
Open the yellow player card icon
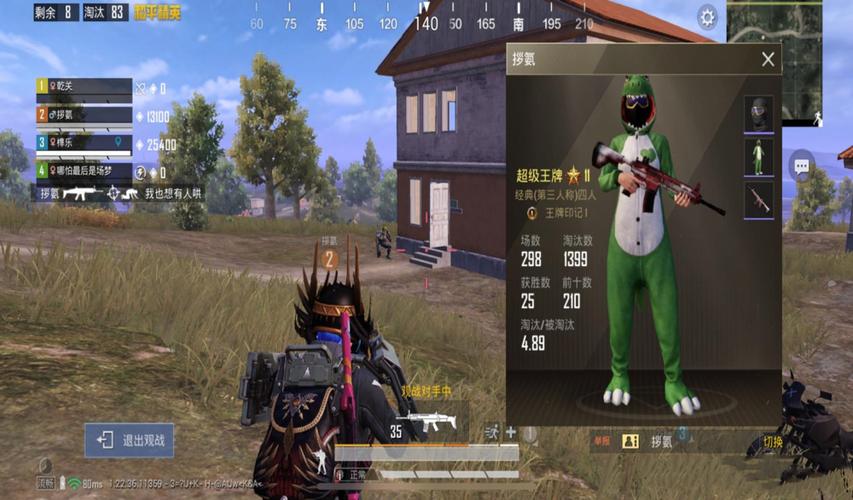[630, 441]
